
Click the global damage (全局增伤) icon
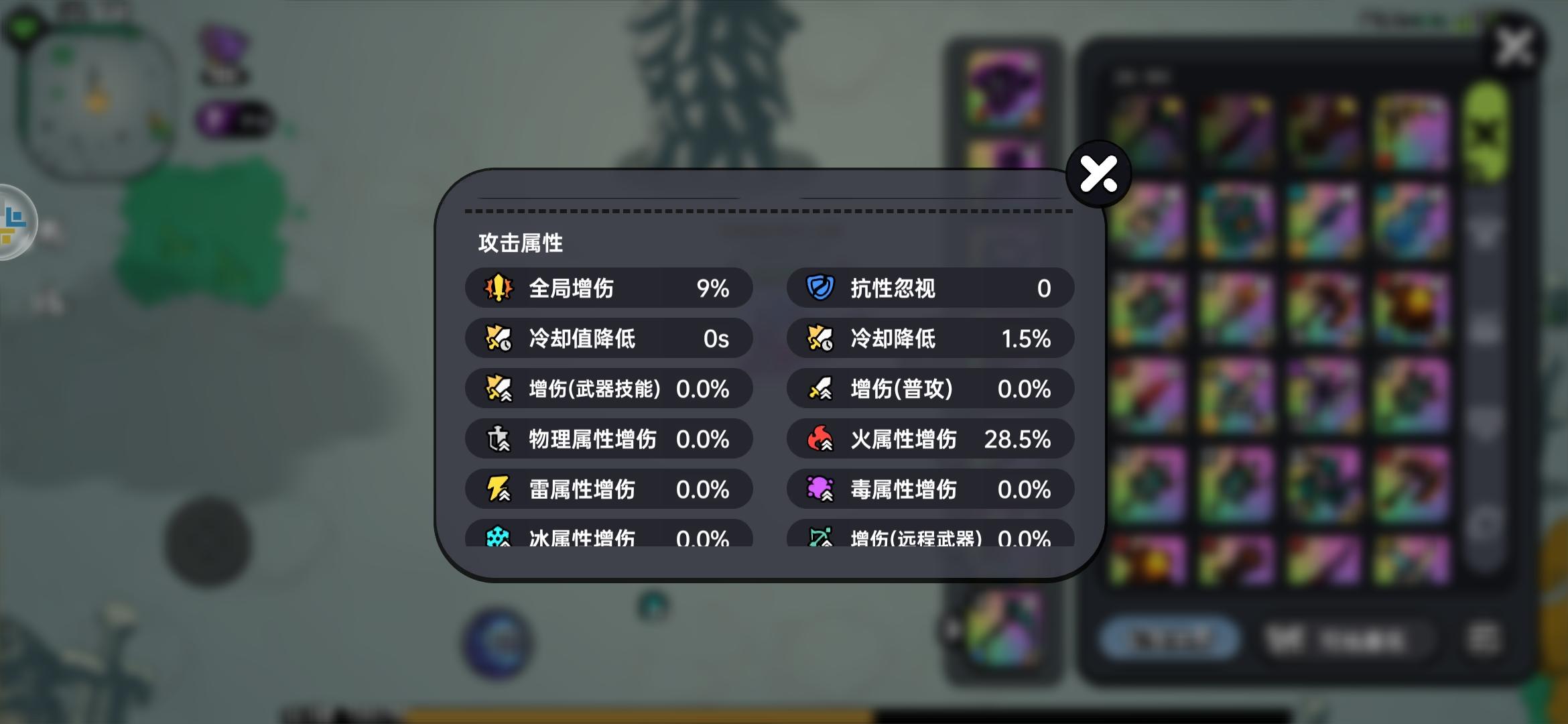point(497,288)
